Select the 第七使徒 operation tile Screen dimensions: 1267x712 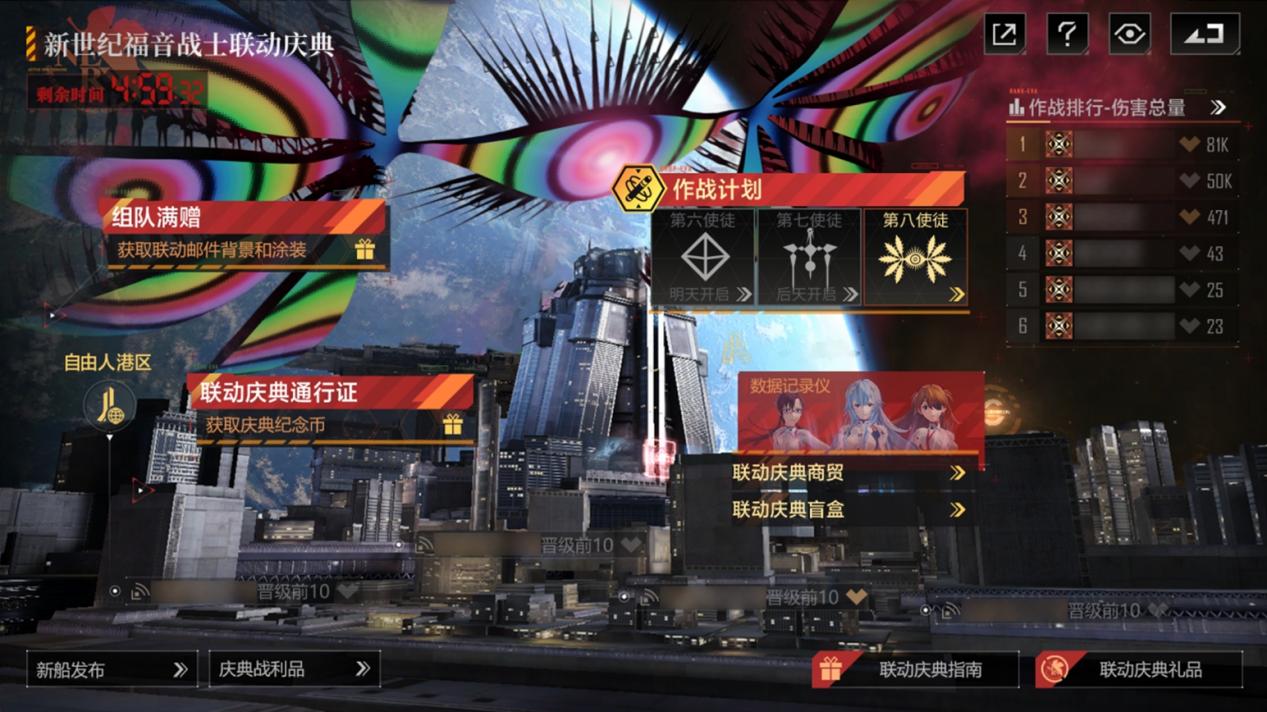point(809,257)
